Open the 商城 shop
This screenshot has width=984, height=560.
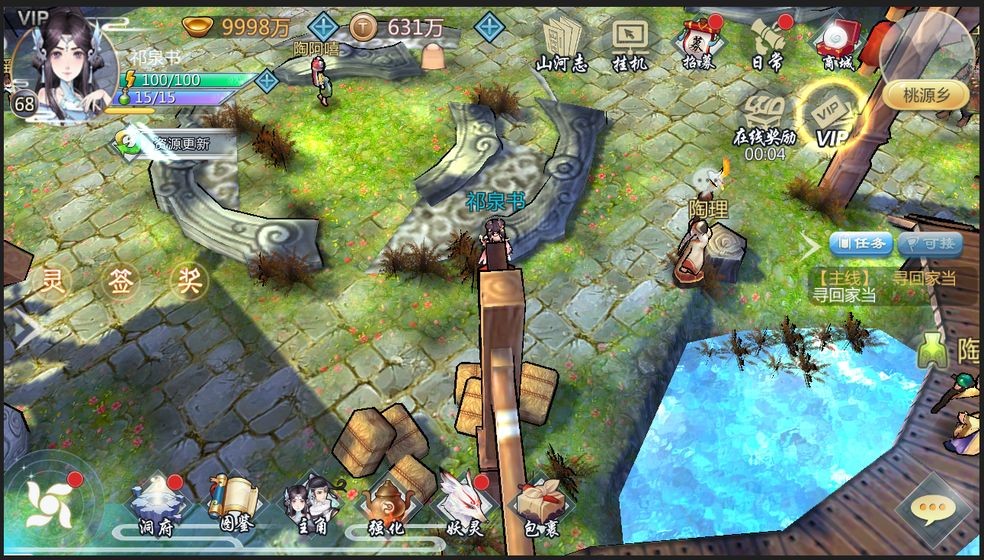pyautogui.click(x=835, y=43)
